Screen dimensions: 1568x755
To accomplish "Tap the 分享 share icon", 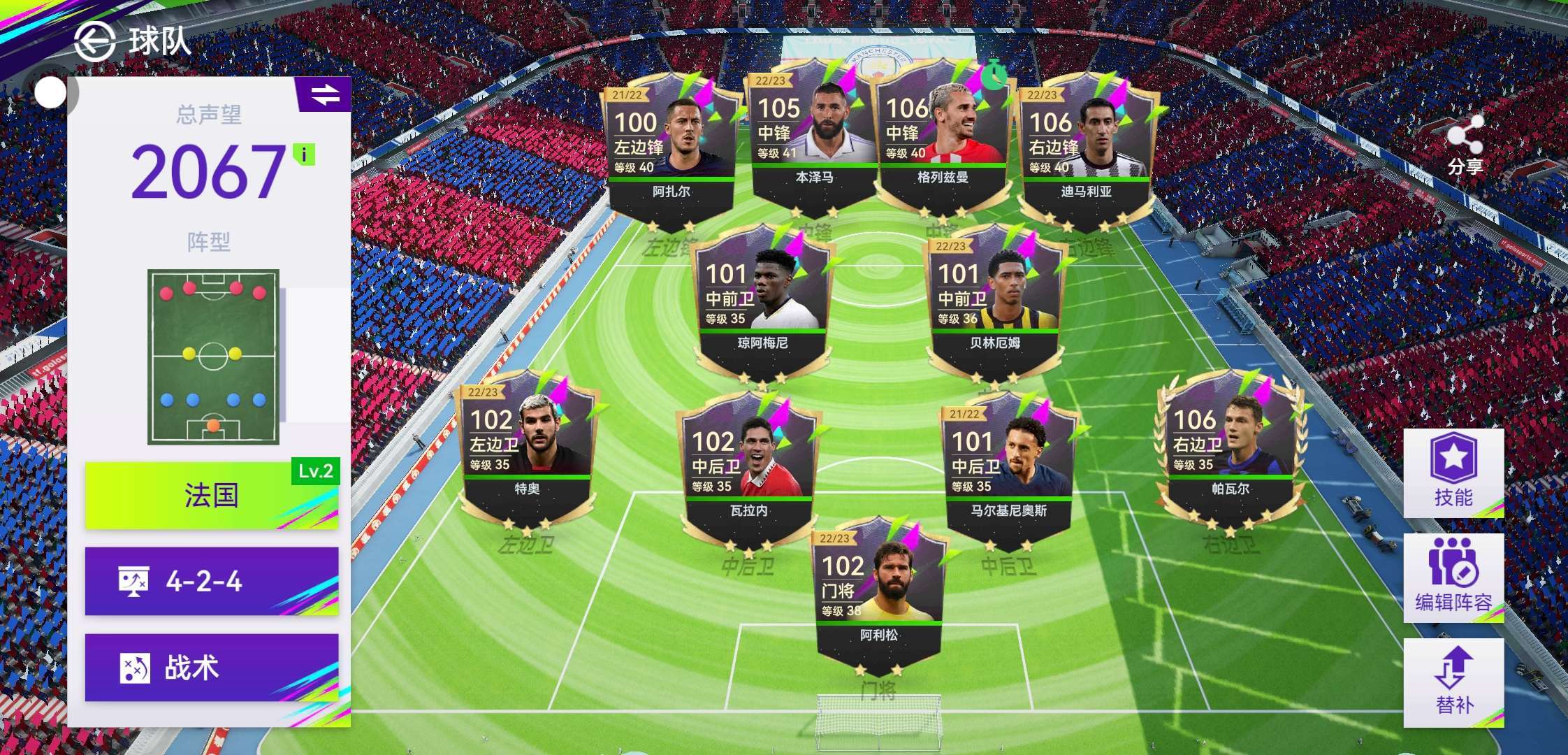I will point(1465,145).
